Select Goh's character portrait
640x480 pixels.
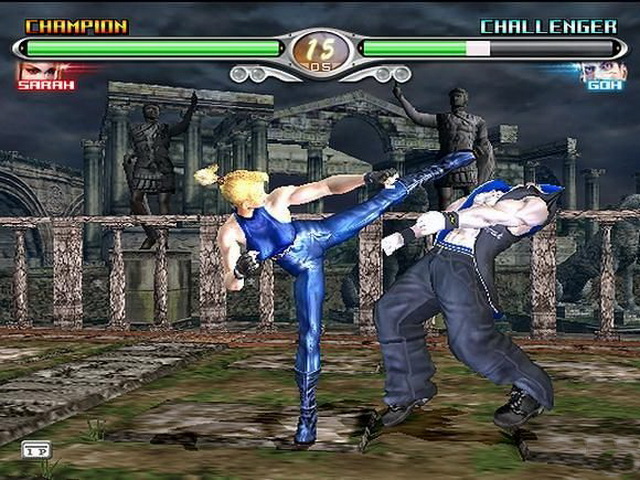pos(603,70)
